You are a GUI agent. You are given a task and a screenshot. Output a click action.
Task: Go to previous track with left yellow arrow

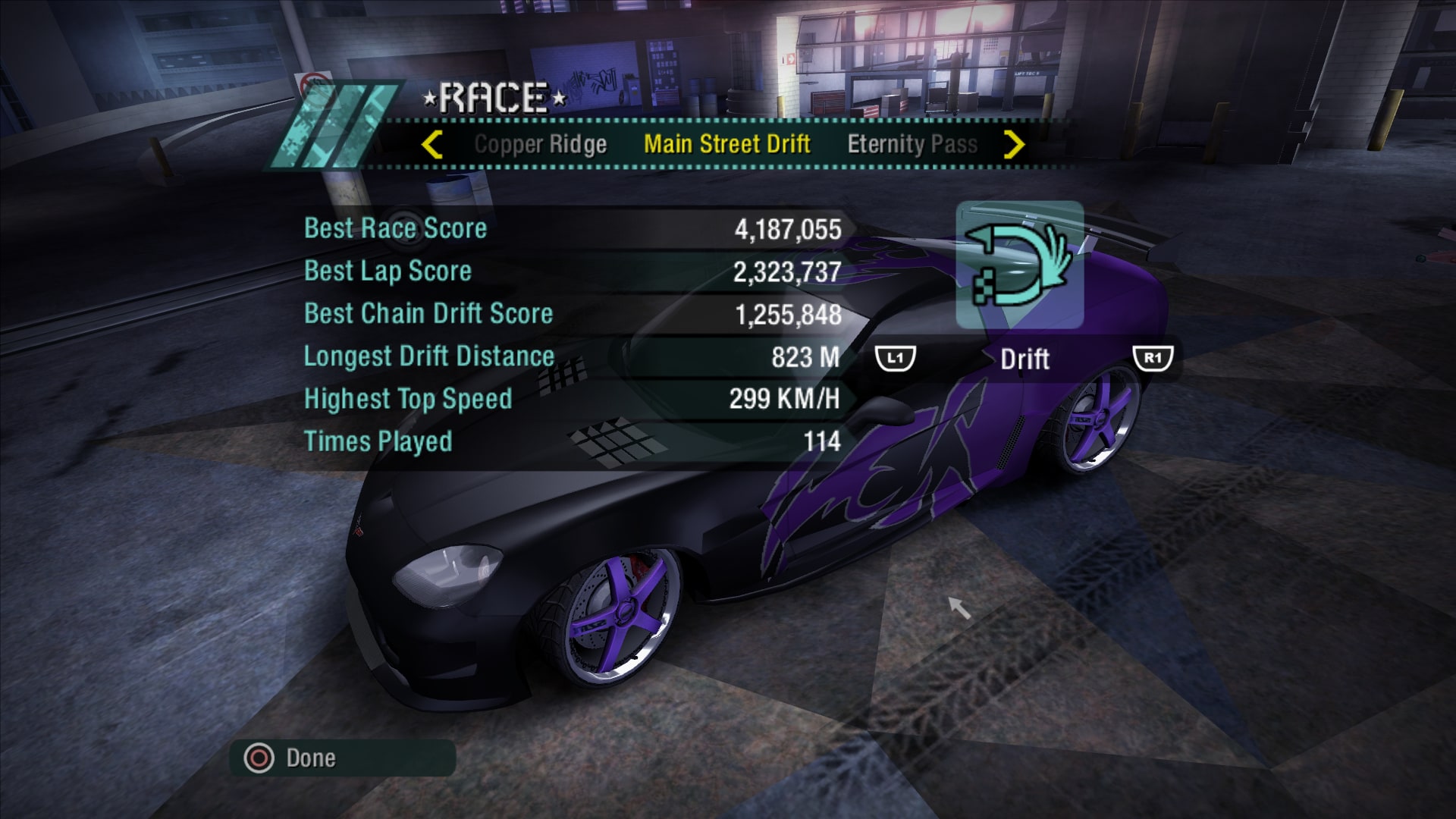click(x=432, y=144)
